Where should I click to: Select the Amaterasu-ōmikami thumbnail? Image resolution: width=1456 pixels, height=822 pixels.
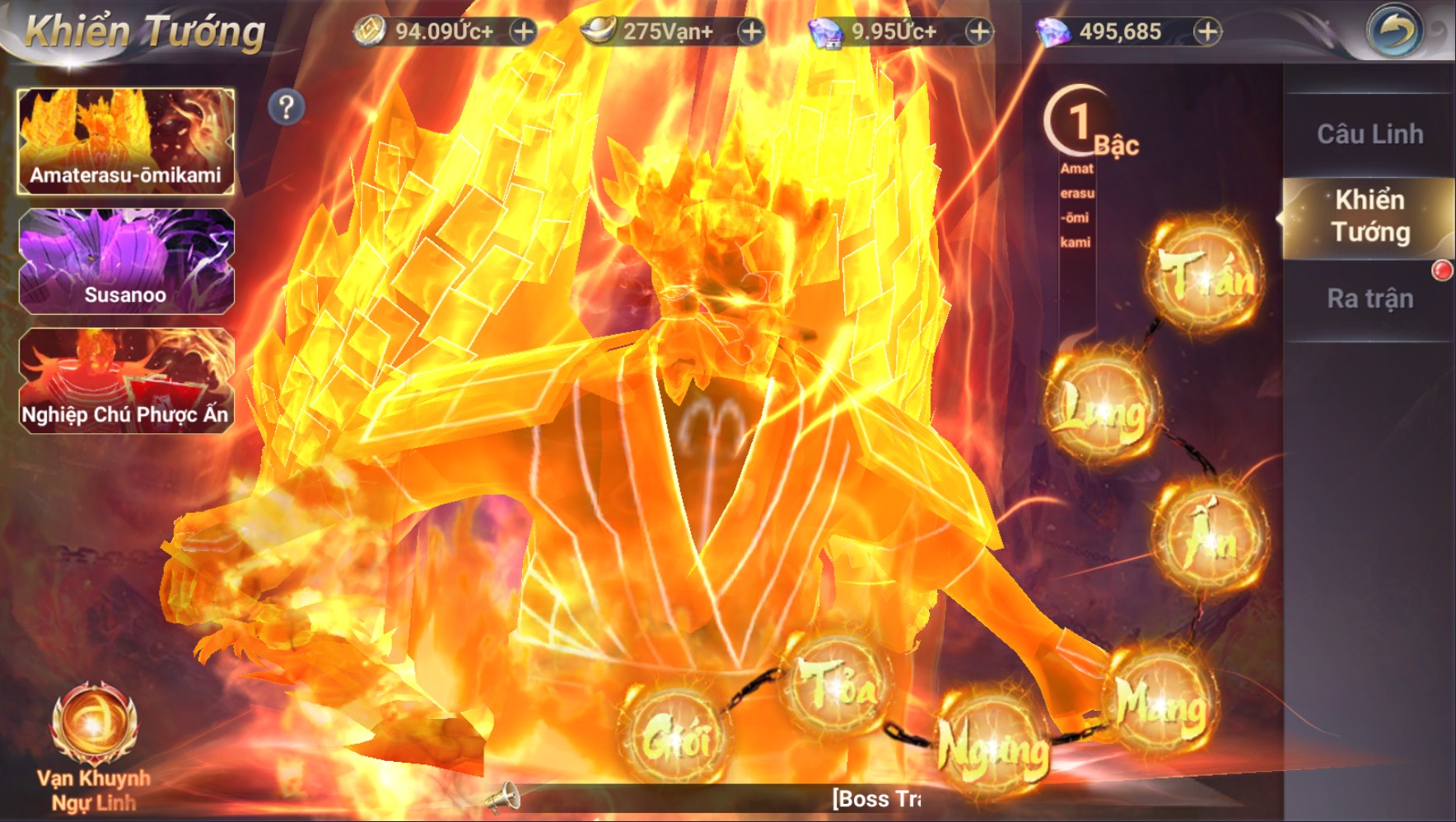[126, 142]
